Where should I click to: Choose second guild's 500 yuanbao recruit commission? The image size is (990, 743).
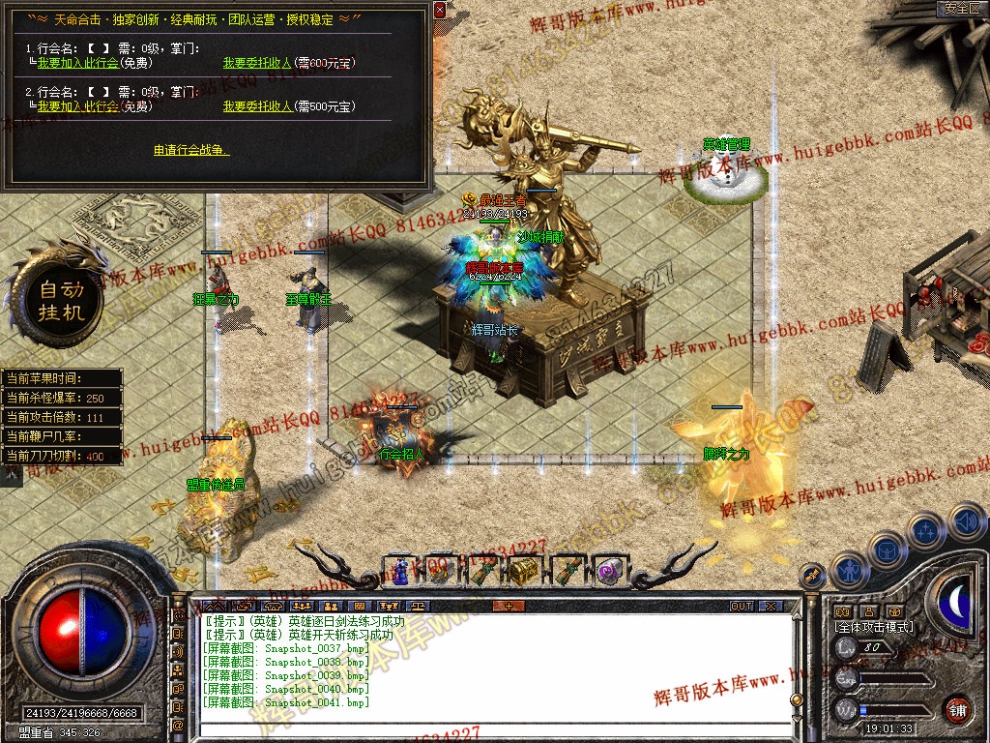pos(289,106)
